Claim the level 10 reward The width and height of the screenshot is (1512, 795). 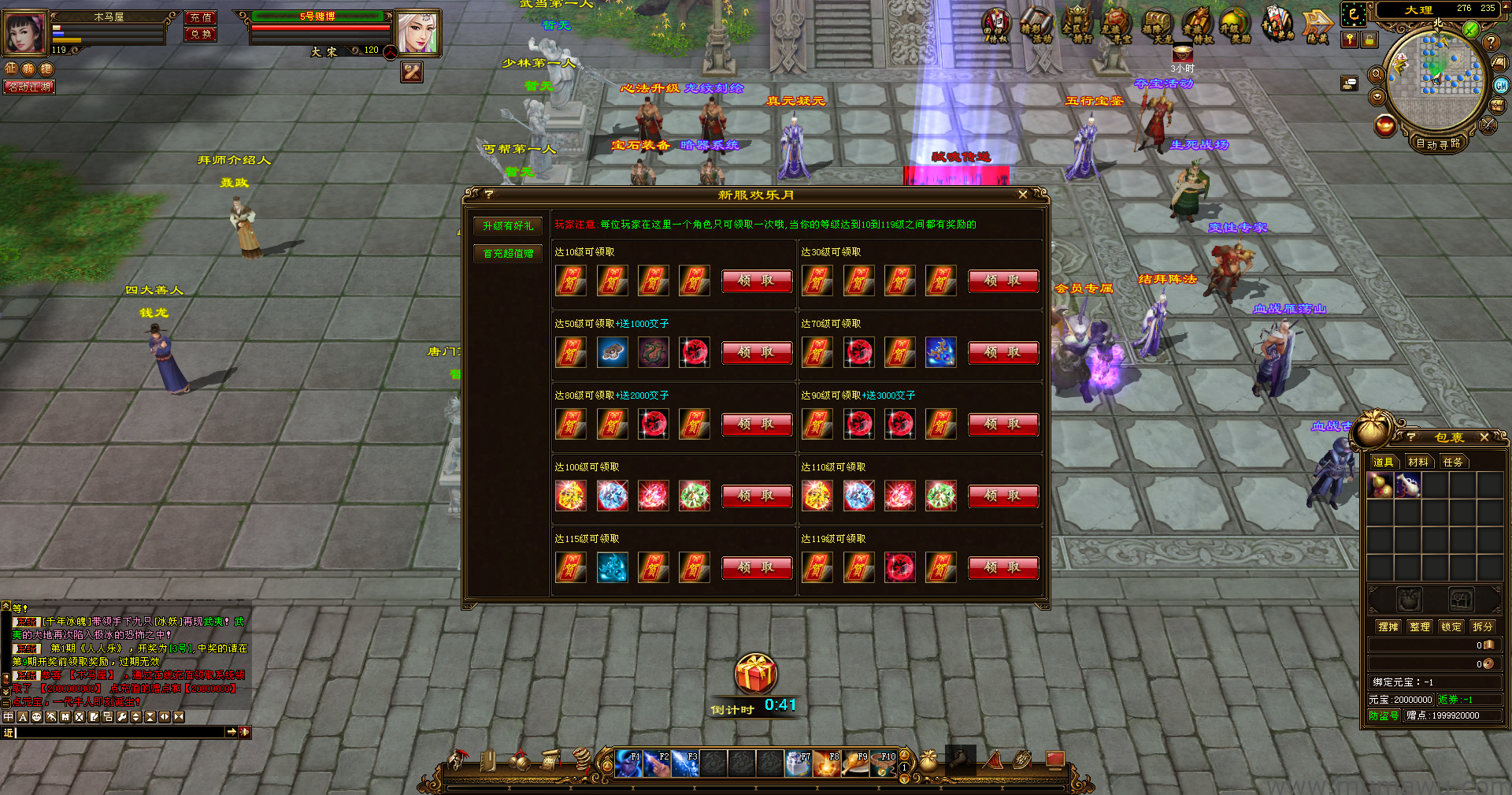pos(756,281)
